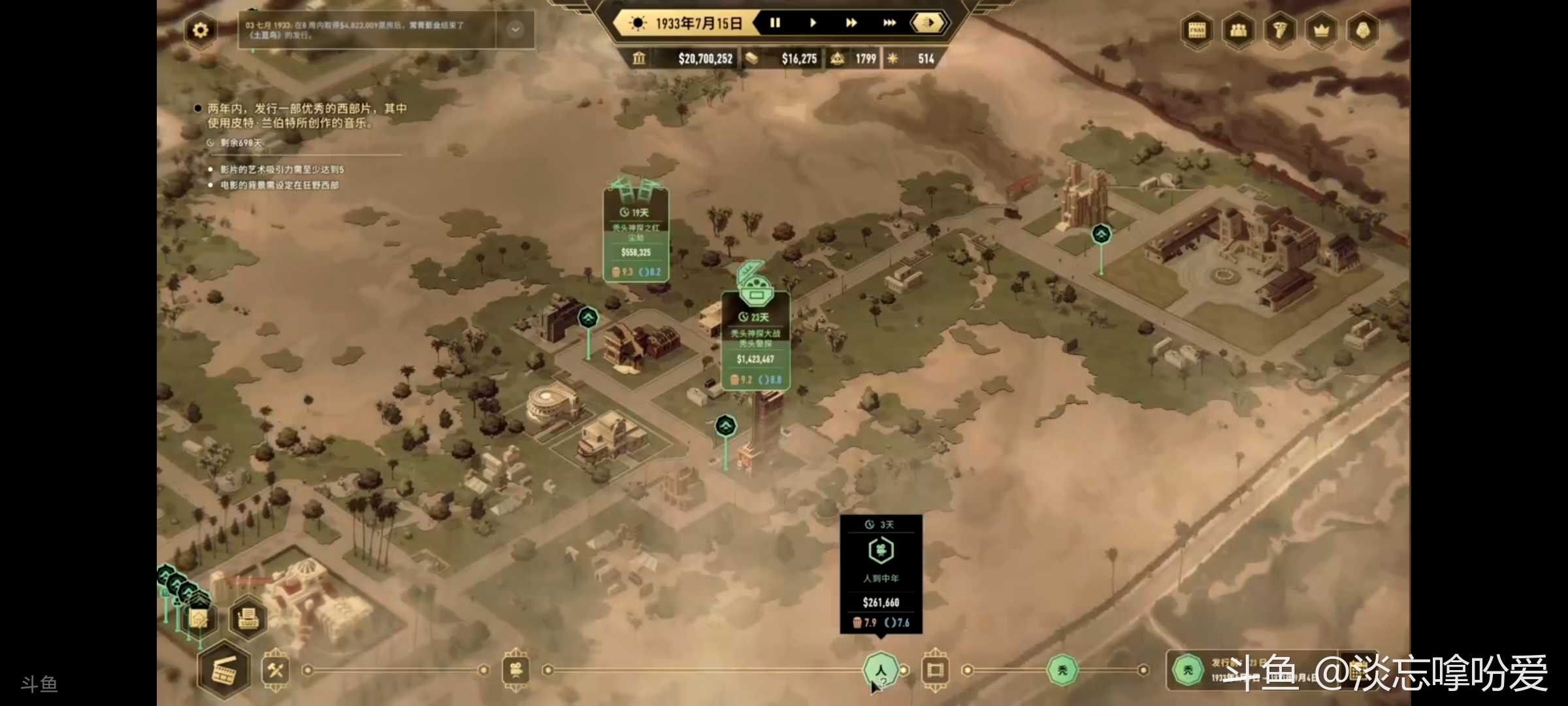Image resolution: width=1568 pixels, height=706 pixels.
Task: Switch to triple fast-forward speed
Action: coord(889,23)
